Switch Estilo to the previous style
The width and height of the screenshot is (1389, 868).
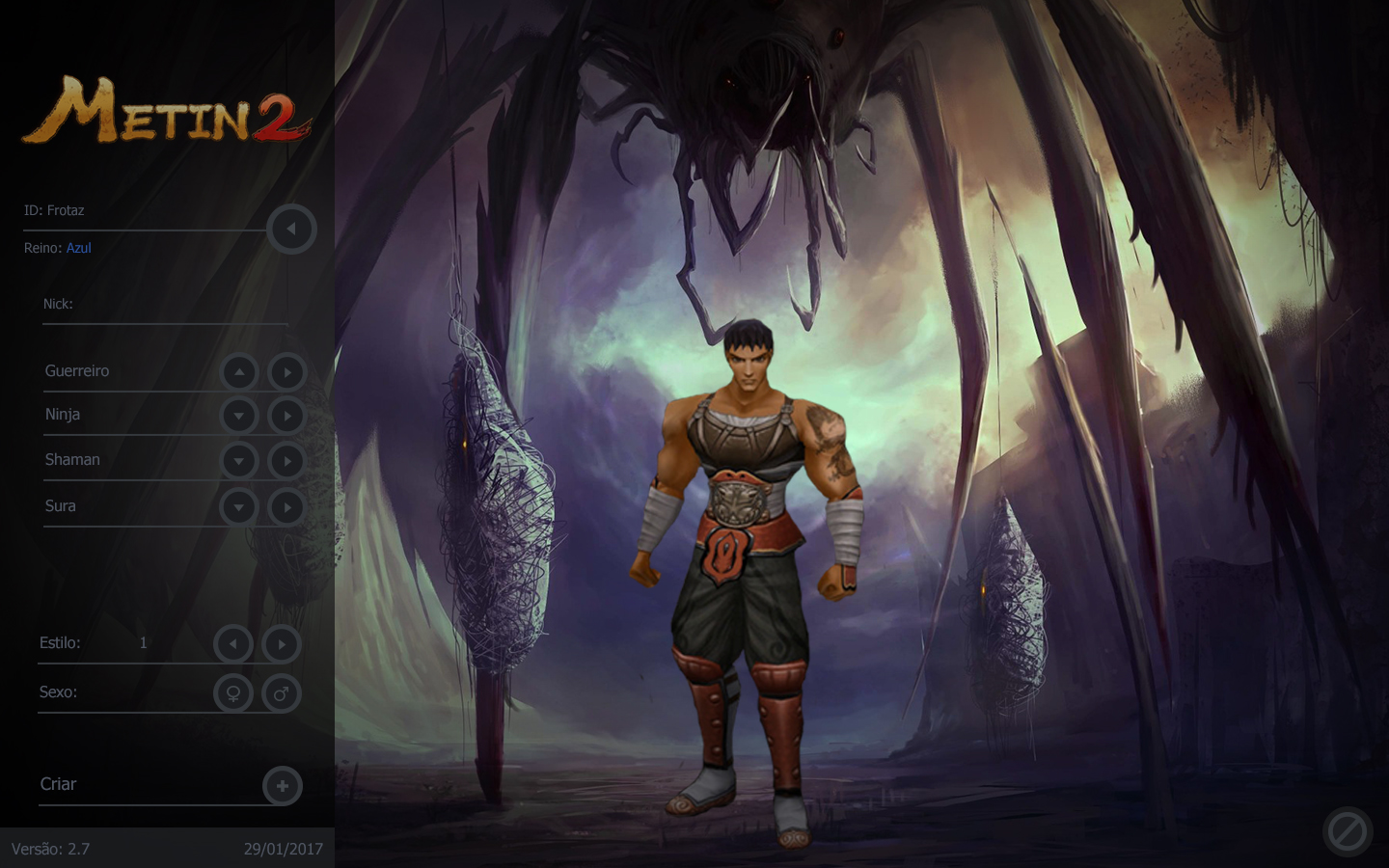[233, 644]
